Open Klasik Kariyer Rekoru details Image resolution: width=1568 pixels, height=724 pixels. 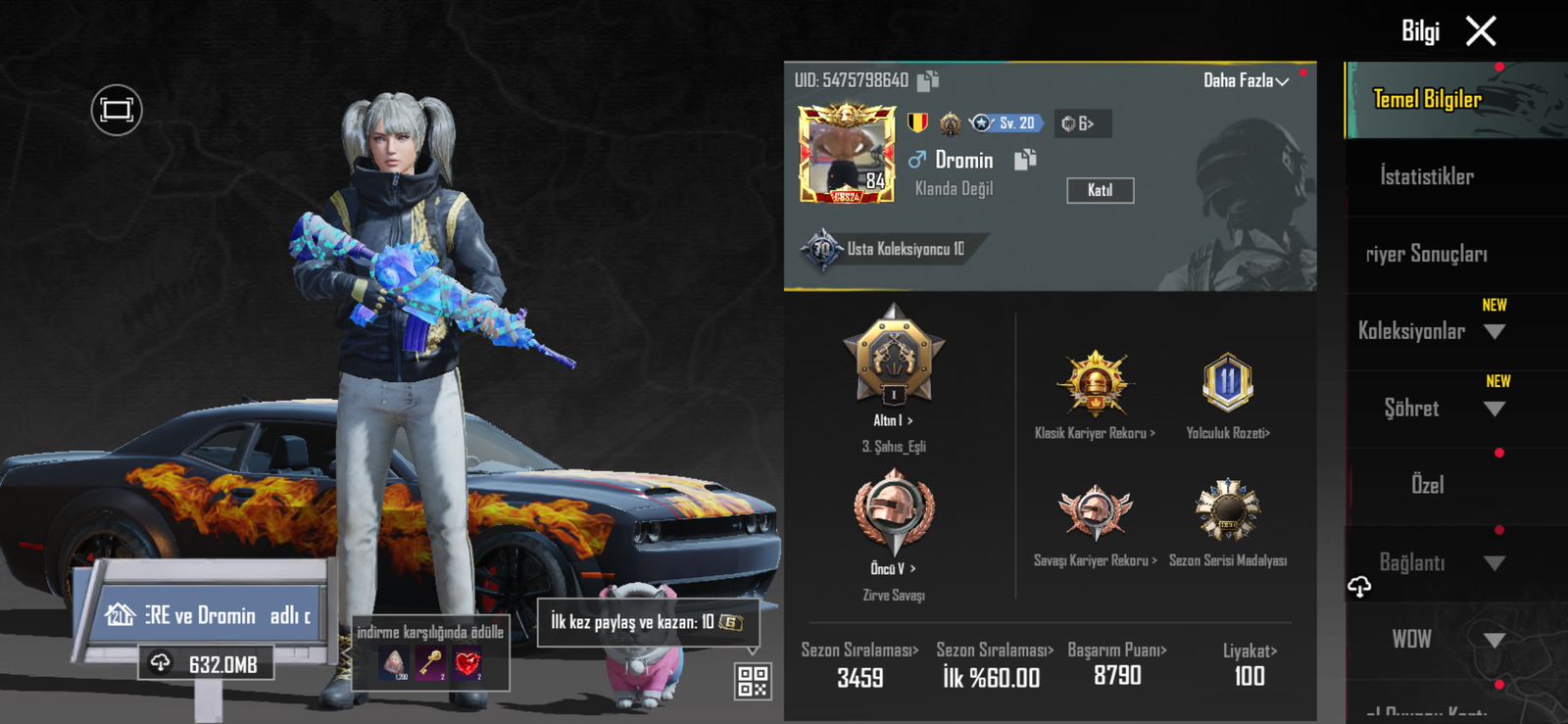(1095, 386)
